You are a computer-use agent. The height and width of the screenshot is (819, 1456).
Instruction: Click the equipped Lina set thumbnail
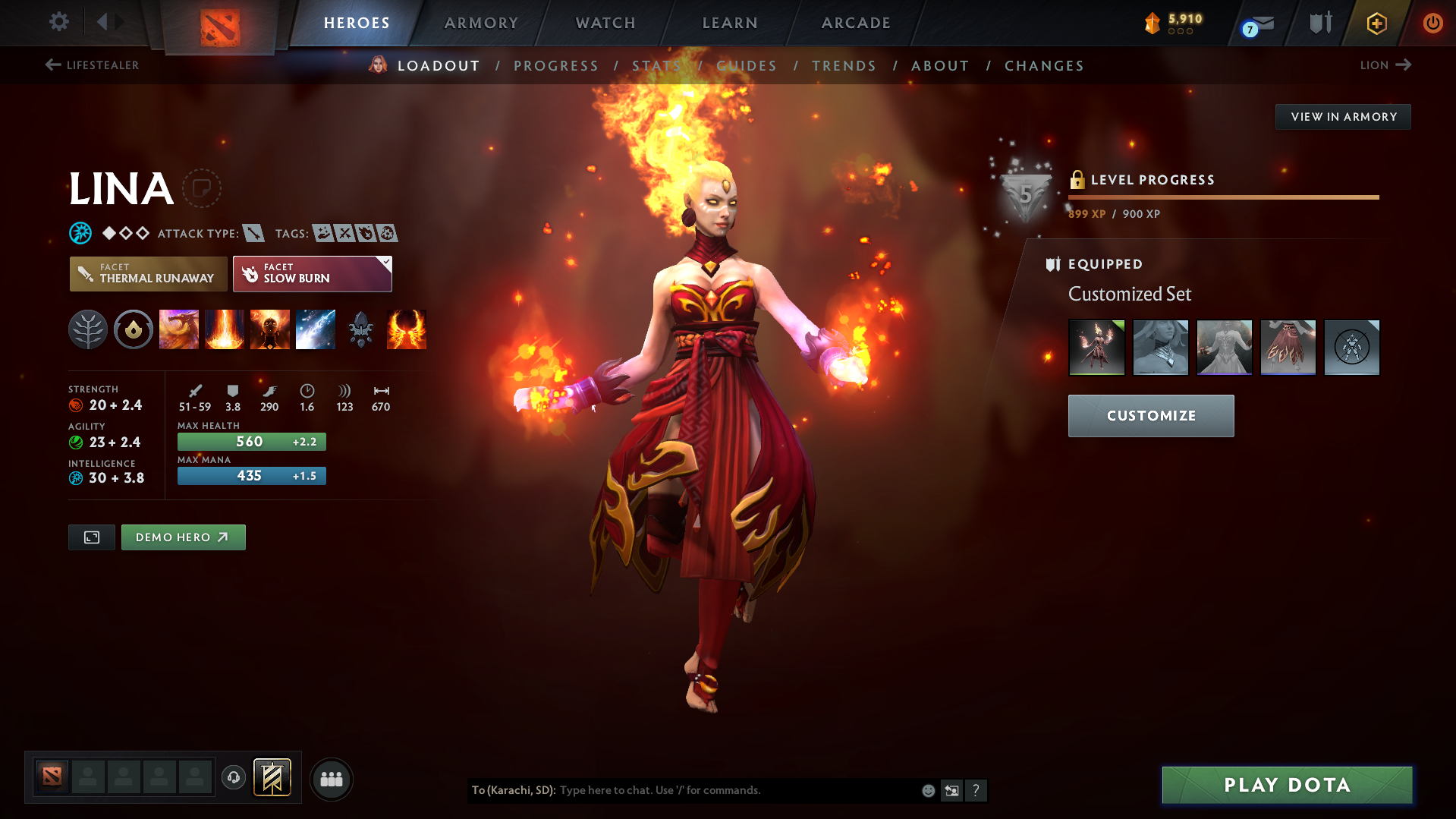1097,347
